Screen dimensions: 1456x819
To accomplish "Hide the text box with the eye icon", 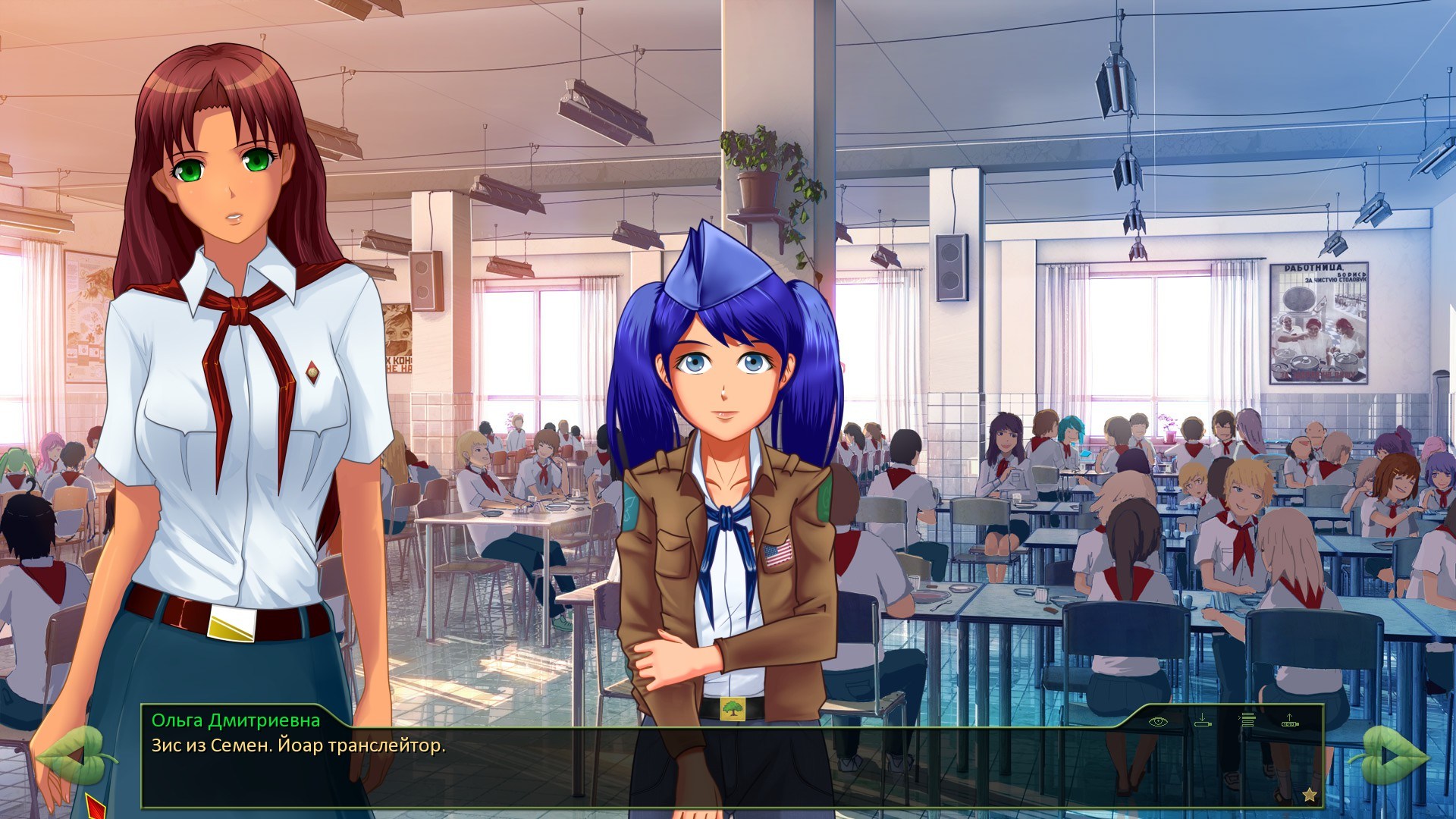I will point(1158,721).
